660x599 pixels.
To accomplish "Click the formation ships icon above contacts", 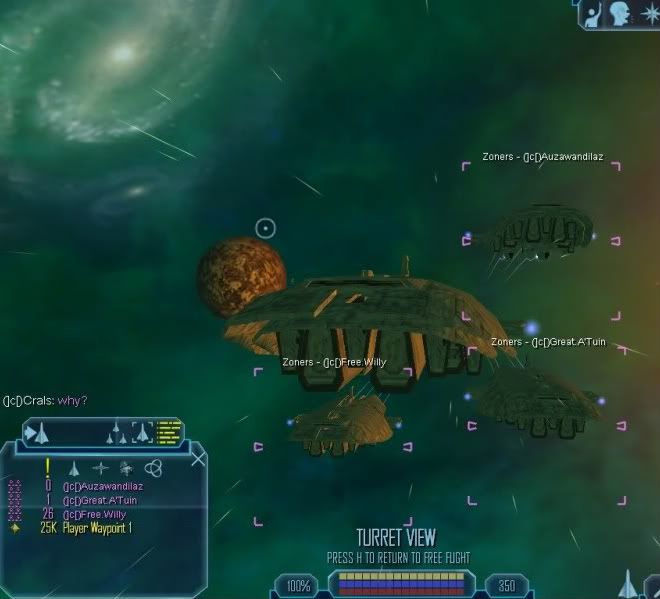I will point(117,433).
